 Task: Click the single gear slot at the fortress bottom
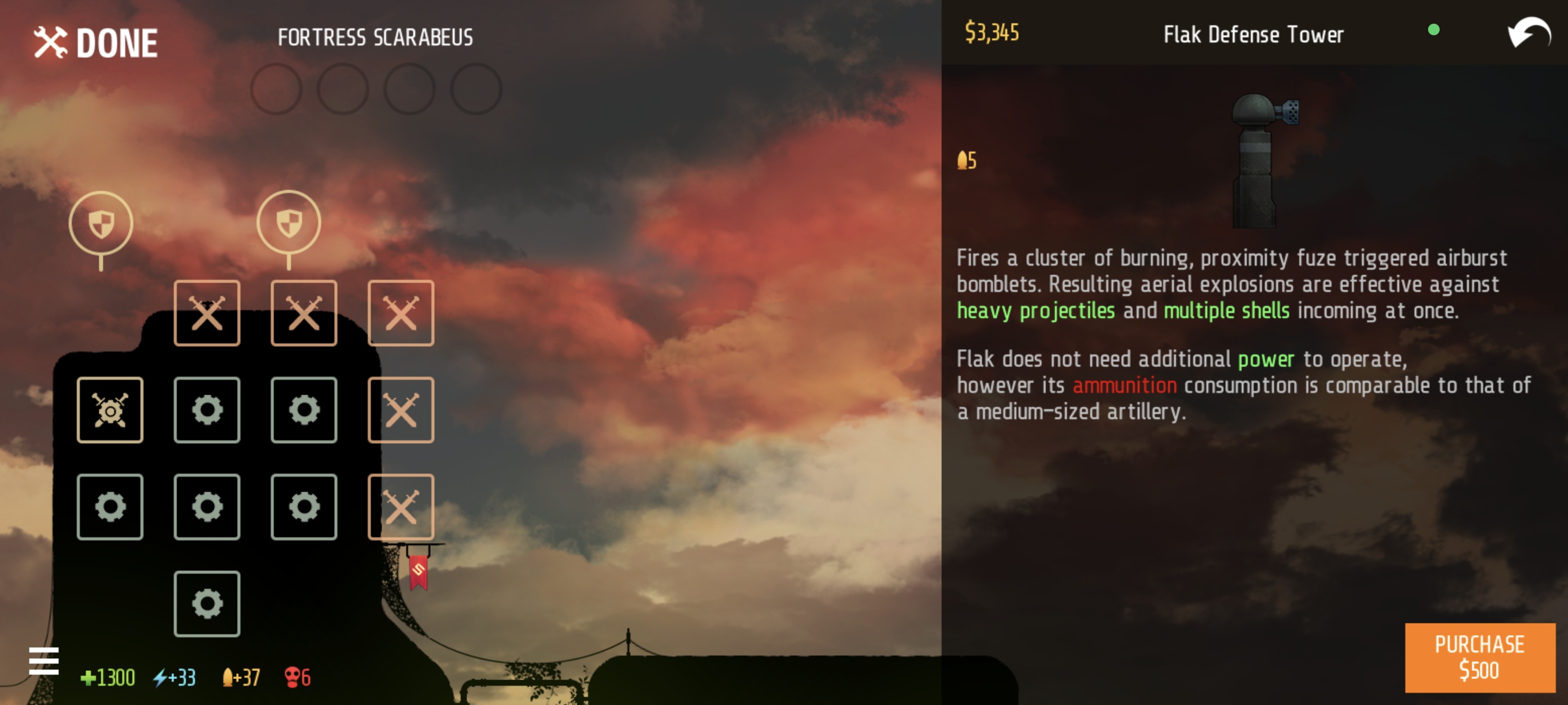(x=207, y=603)
